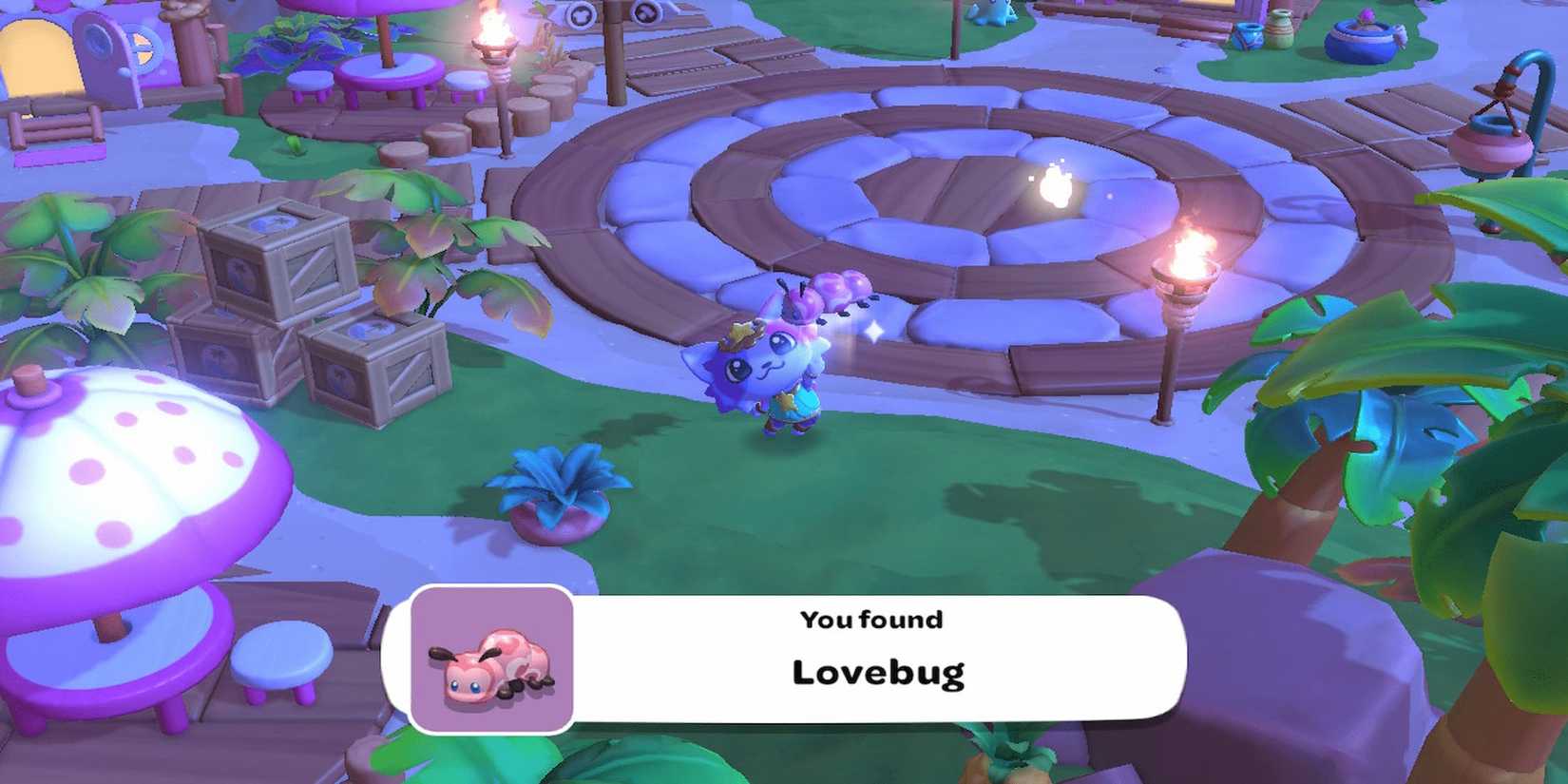Click the glowing doorway of the mushroom house

[x=36, y=57]
